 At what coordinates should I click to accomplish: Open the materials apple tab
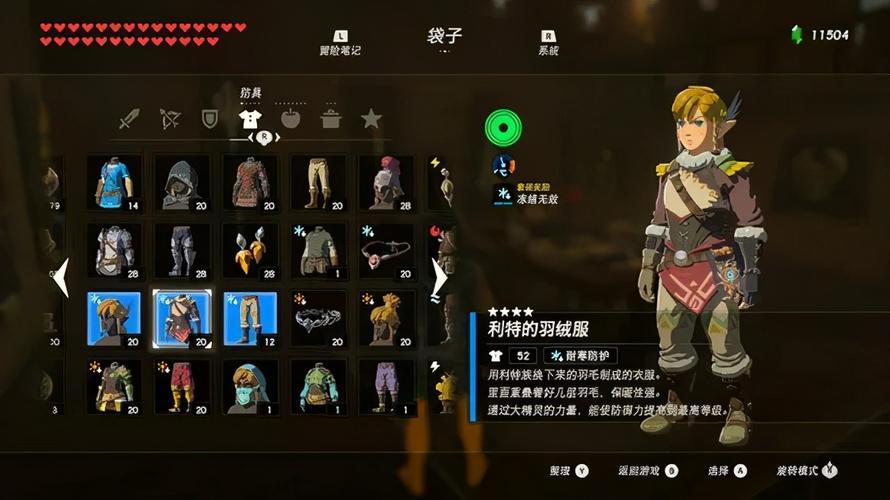click(290, 120)
